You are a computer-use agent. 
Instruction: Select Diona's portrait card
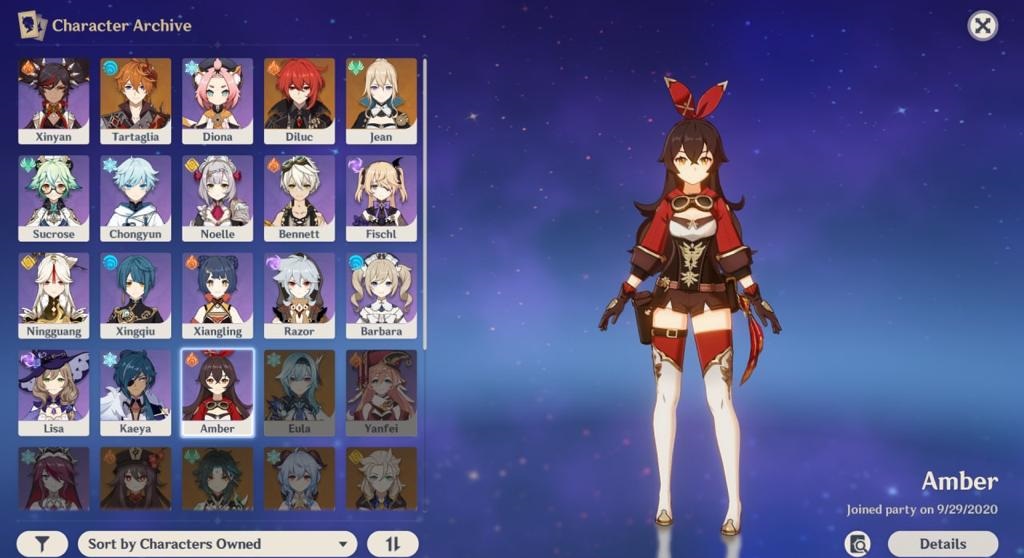[217, 100]
